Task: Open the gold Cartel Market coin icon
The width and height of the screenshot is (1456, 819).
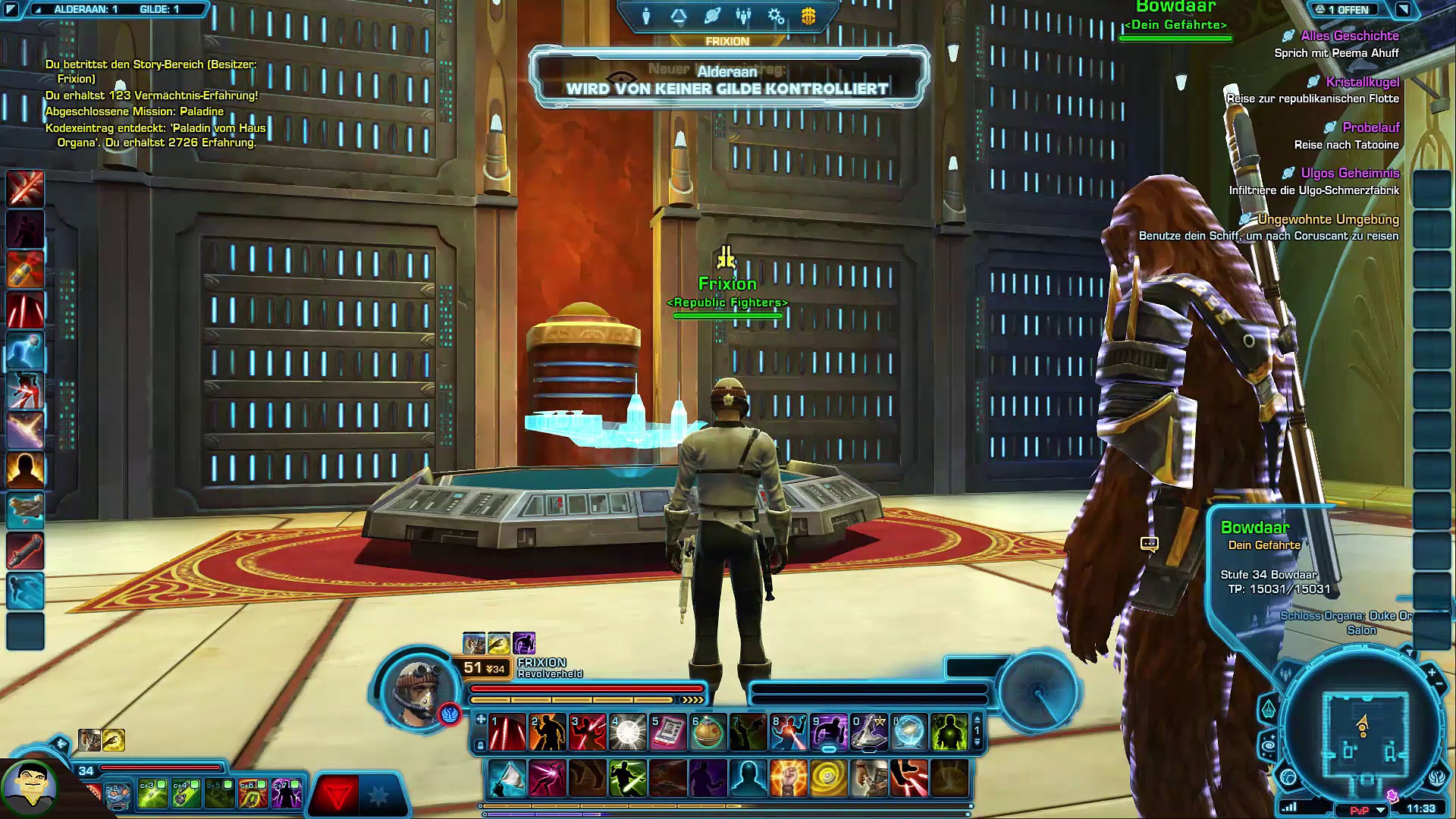Action: pos(808,16)
